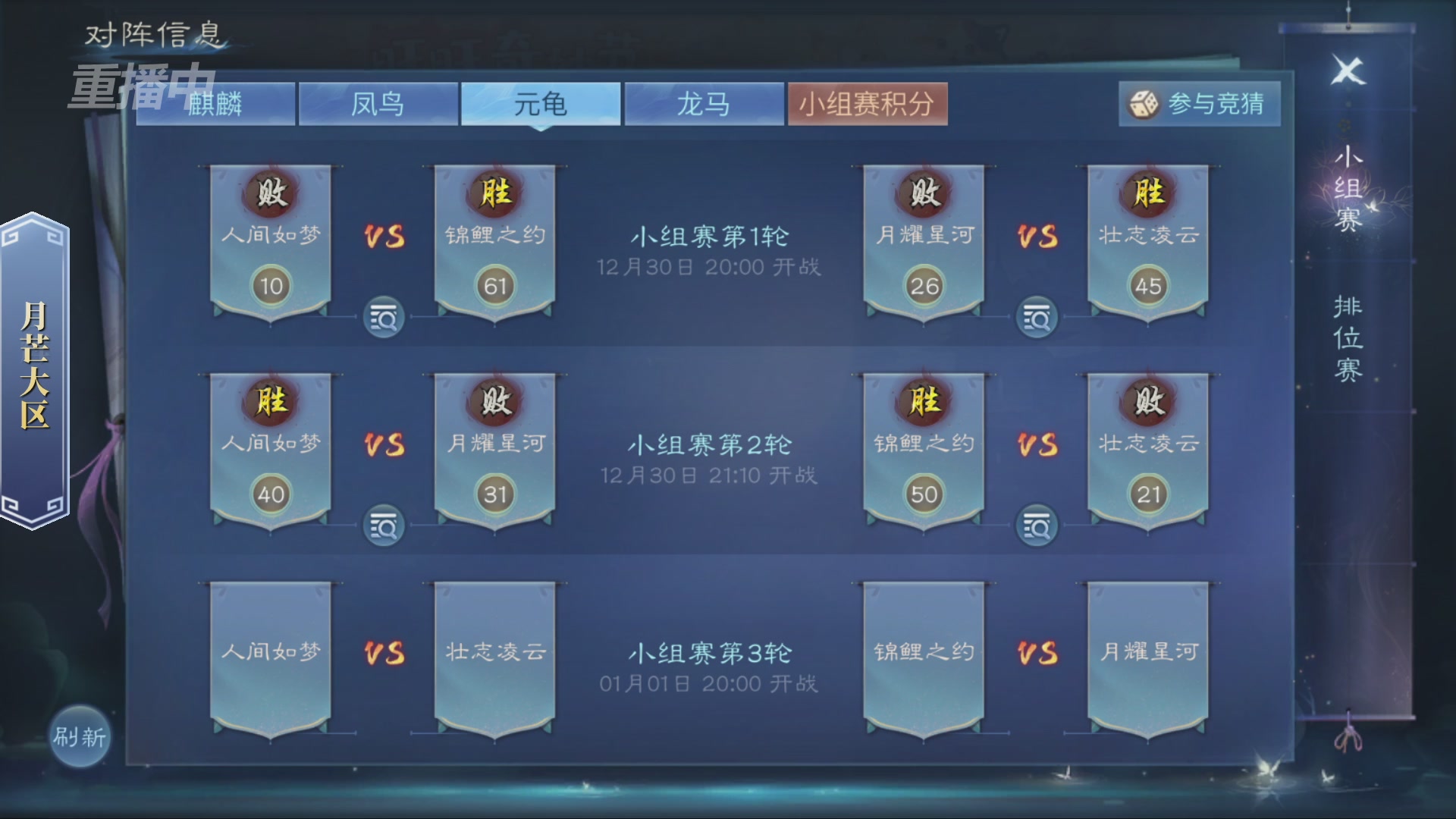Open match details for 月耀星河 vs 壮志凌云
This screenshot has width=1456, height=819.
pos(1038,318)
